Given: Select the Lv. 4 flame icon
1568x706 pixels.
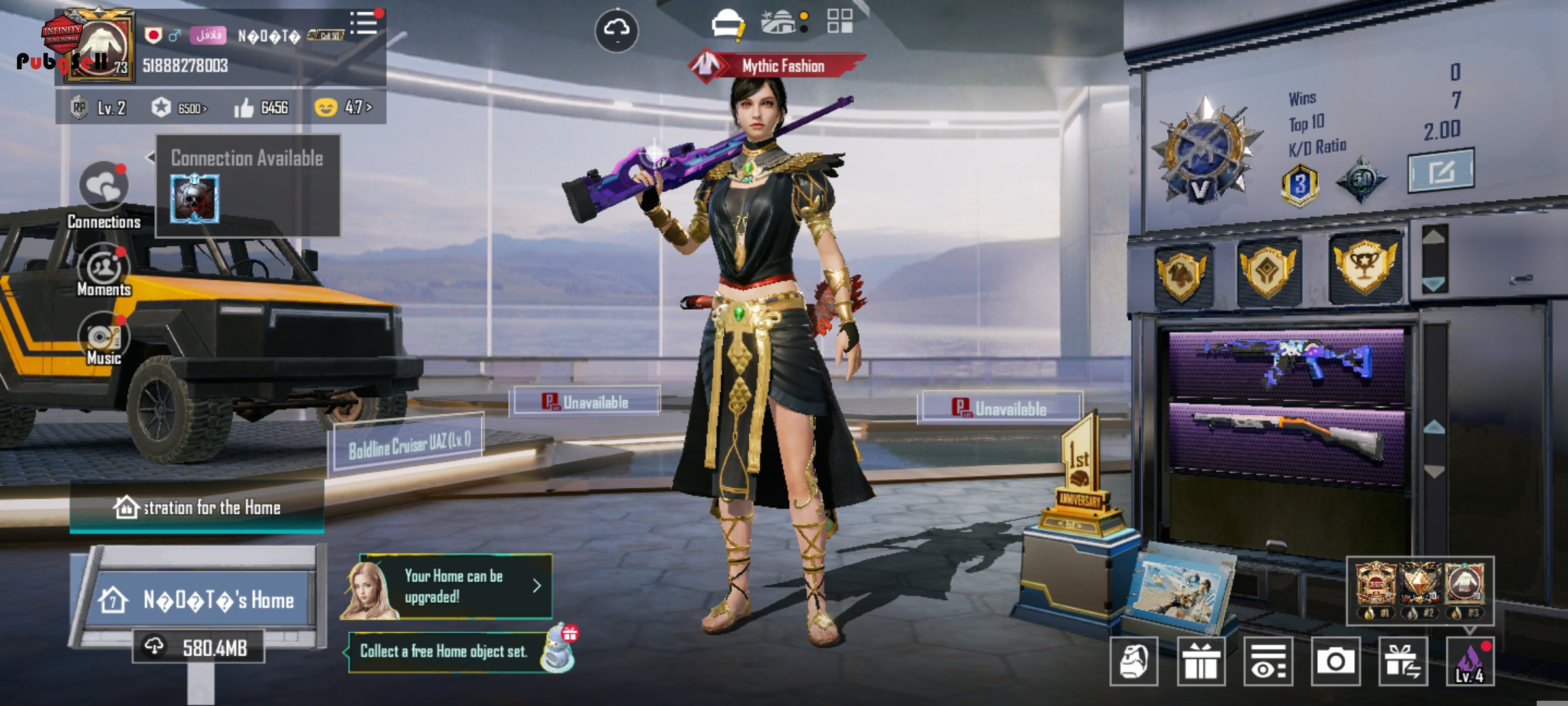Looking at the screenshot, I should tap(1469, 662).
